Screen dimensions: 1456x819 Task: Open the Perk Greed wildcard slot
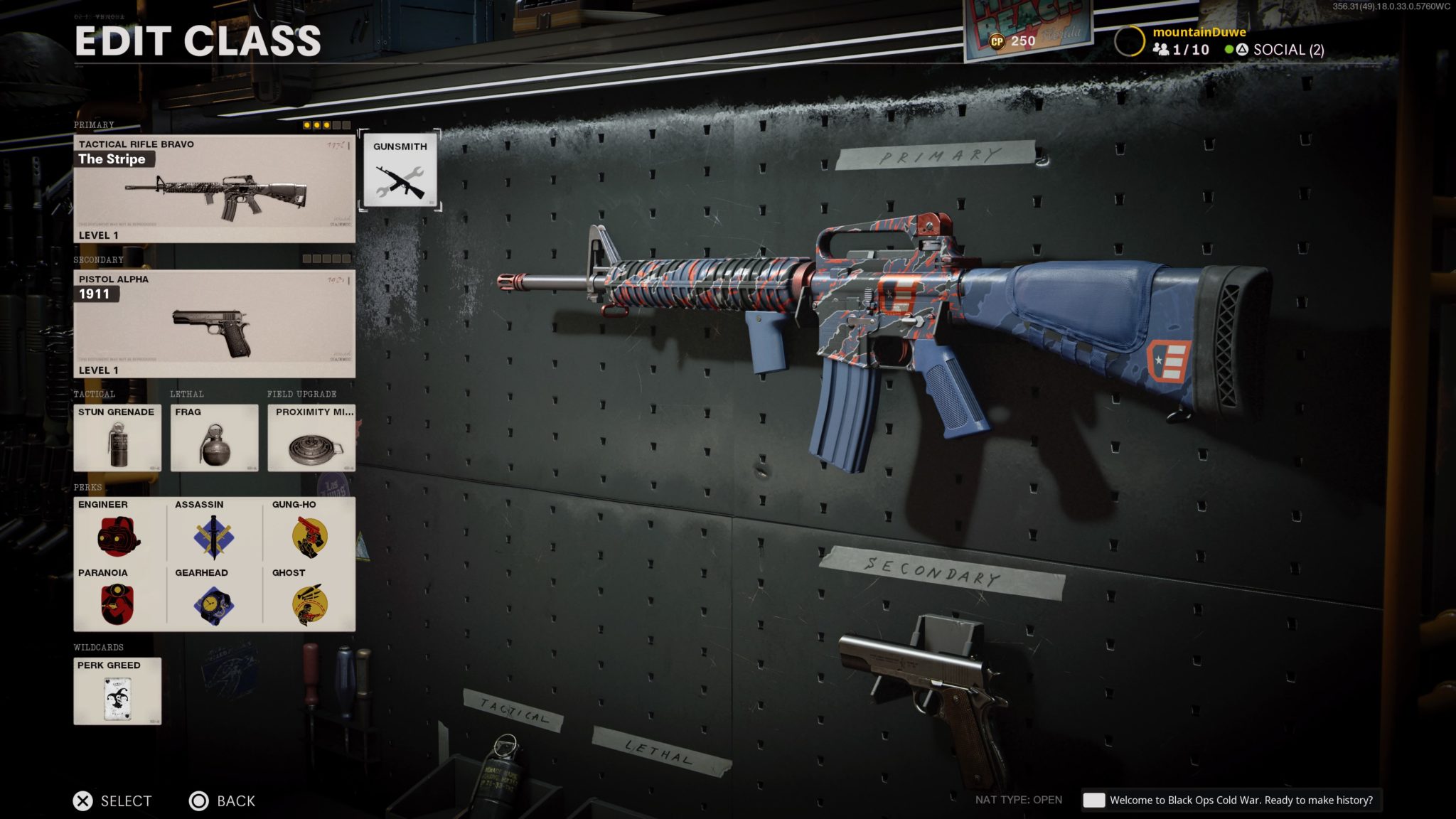coord(116,692)
